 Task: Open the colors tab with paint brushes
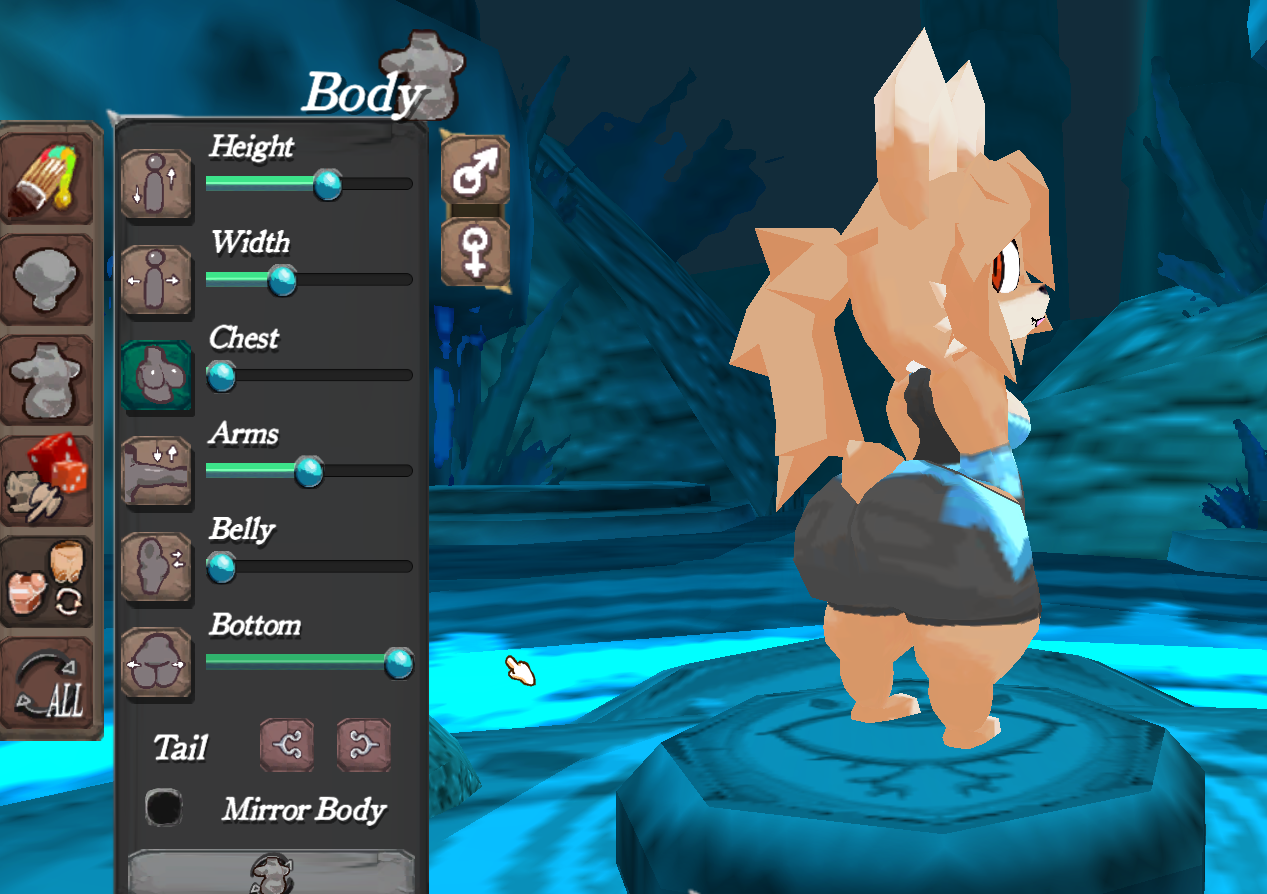pyautogui.click(x=49, y=178)
